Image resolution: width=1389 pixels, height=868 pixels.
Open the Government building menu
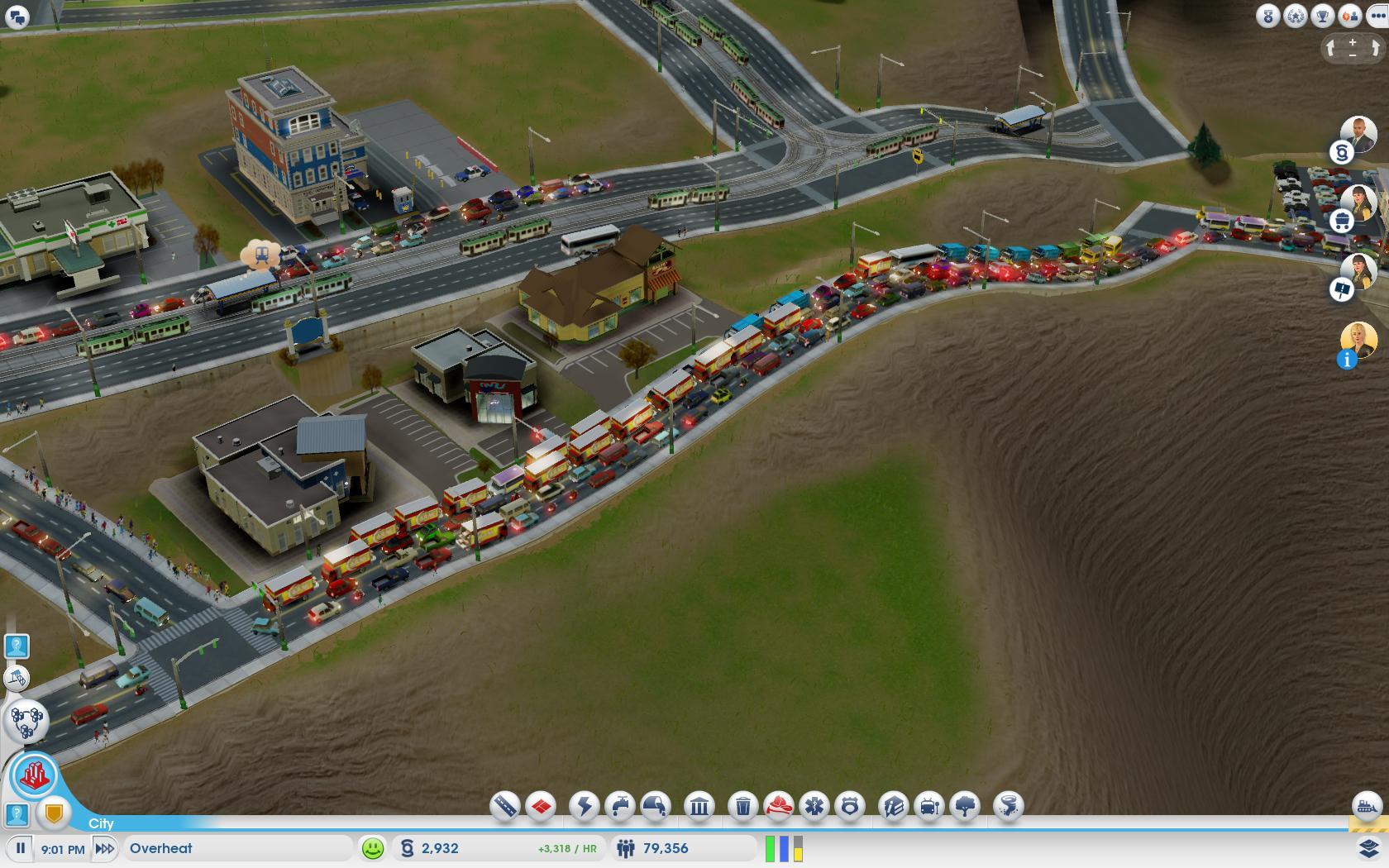tap(699, 805)
